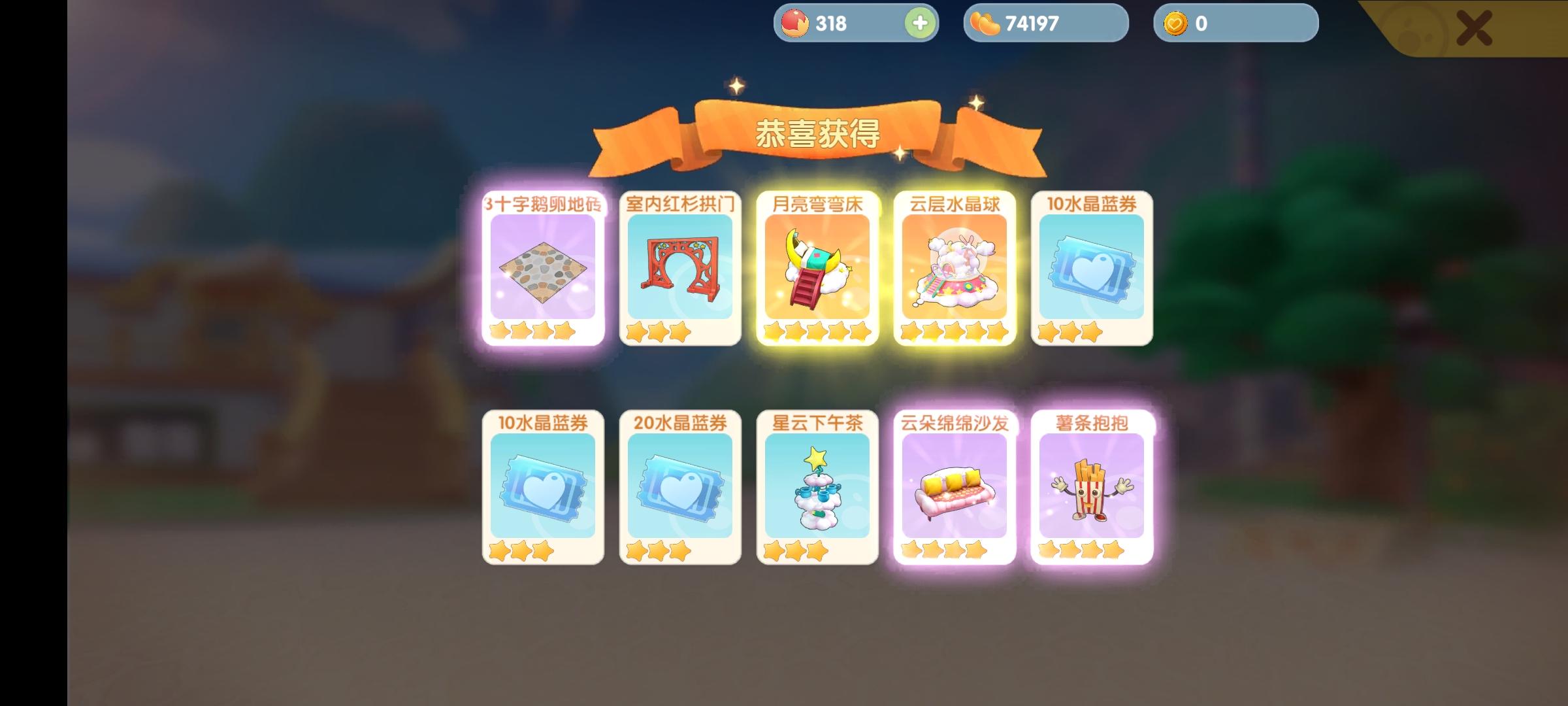The height and width of the screenshot is (706, 1568).
Task: Open the add currency plus button
Action: click(920, 24)
